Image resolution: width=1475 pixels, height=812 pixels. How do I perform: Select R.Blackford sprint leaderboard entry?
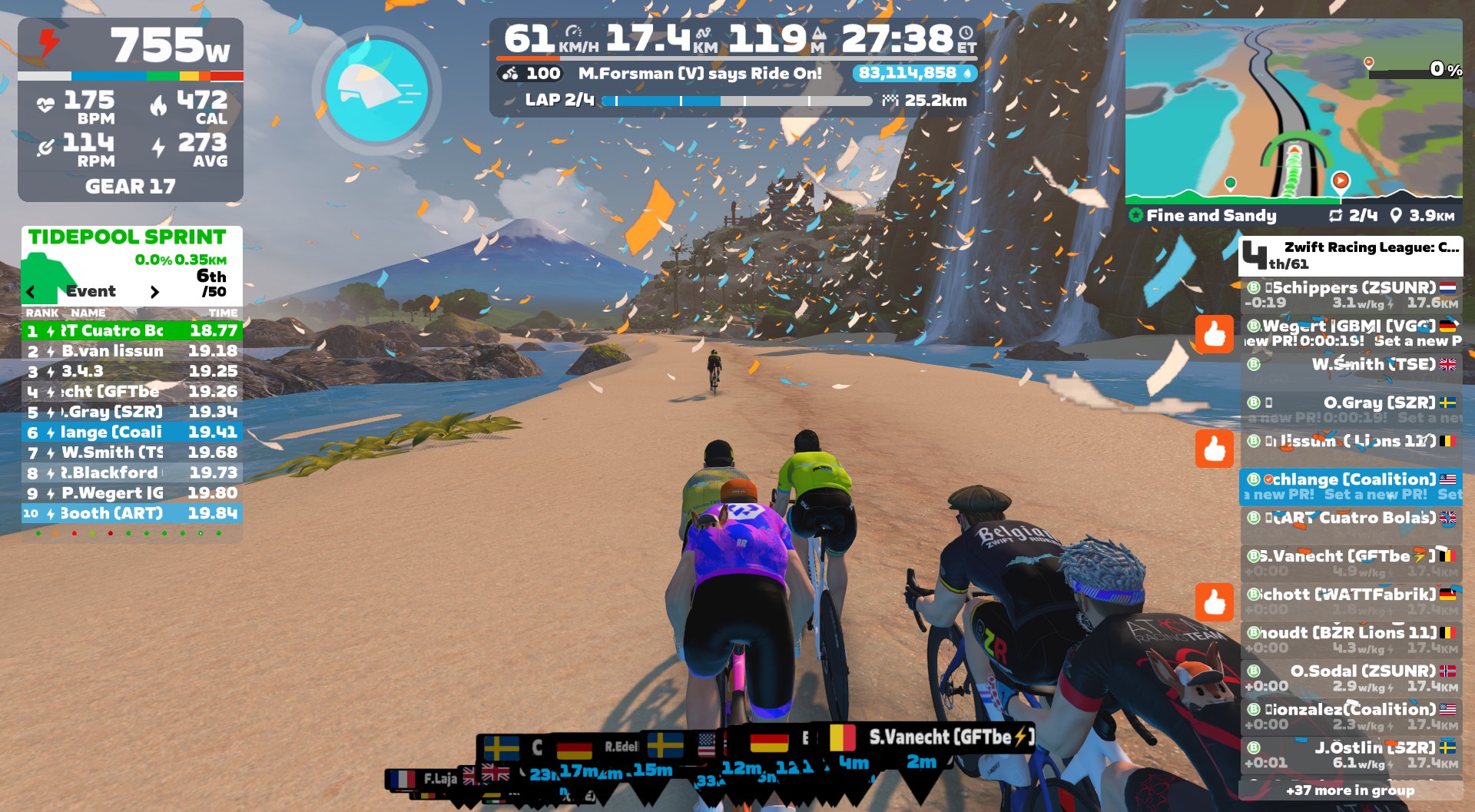click(131, 472)
